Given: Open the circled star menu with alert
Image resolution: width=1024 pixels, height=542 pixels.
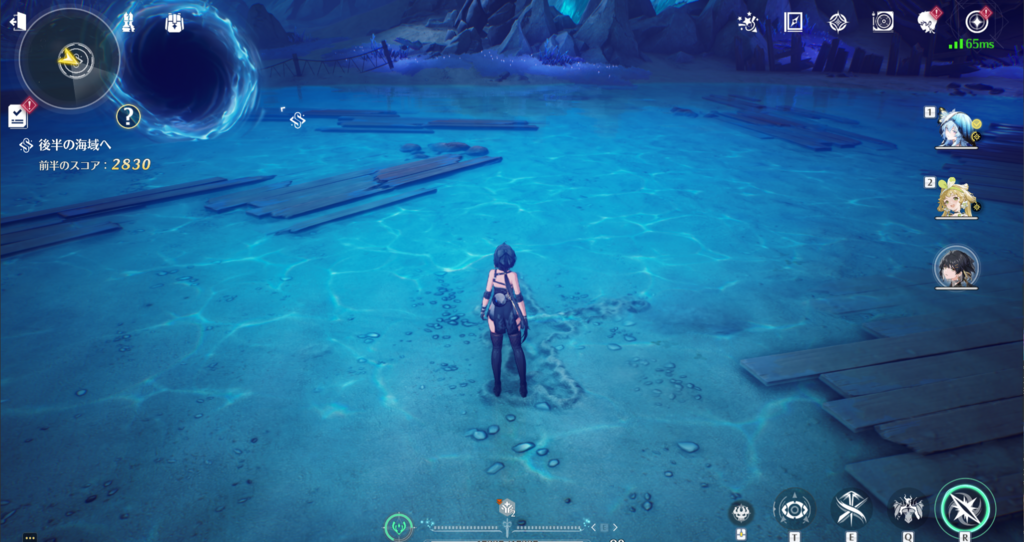Looking at the screenshot, I should (x=976, y=22).
